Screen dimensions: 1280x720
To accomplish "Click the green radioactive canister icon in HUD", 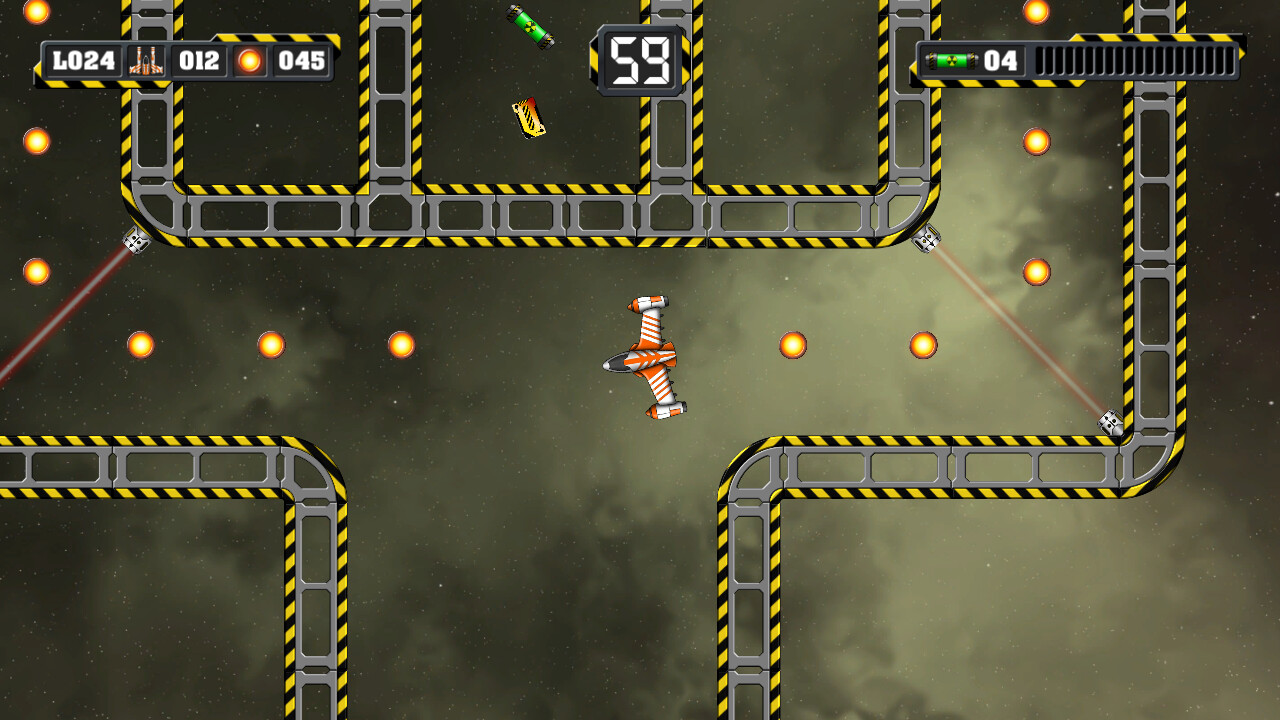I will click(951, 60).
